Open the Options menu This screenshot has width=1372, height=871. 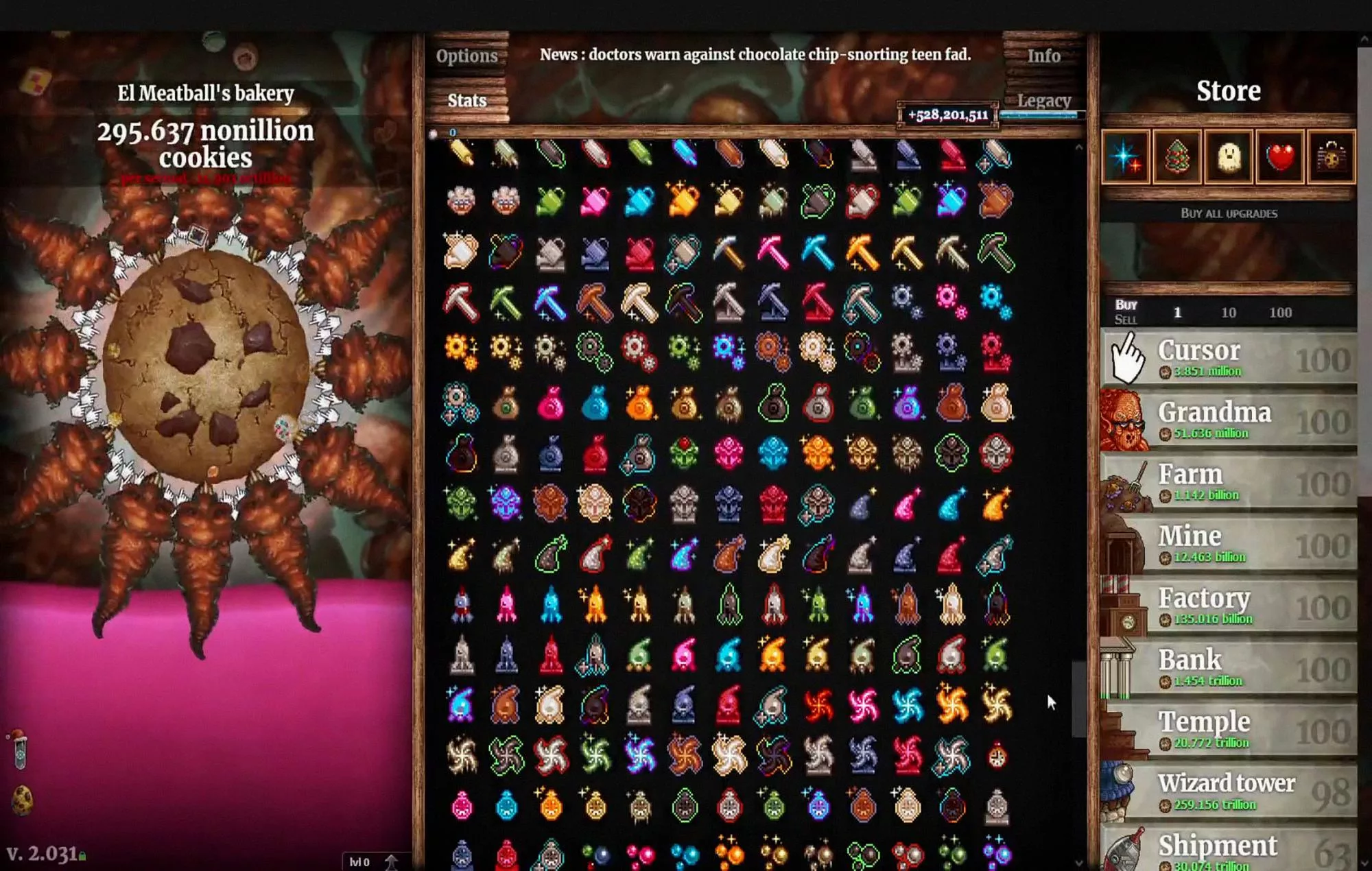[466, 56]
